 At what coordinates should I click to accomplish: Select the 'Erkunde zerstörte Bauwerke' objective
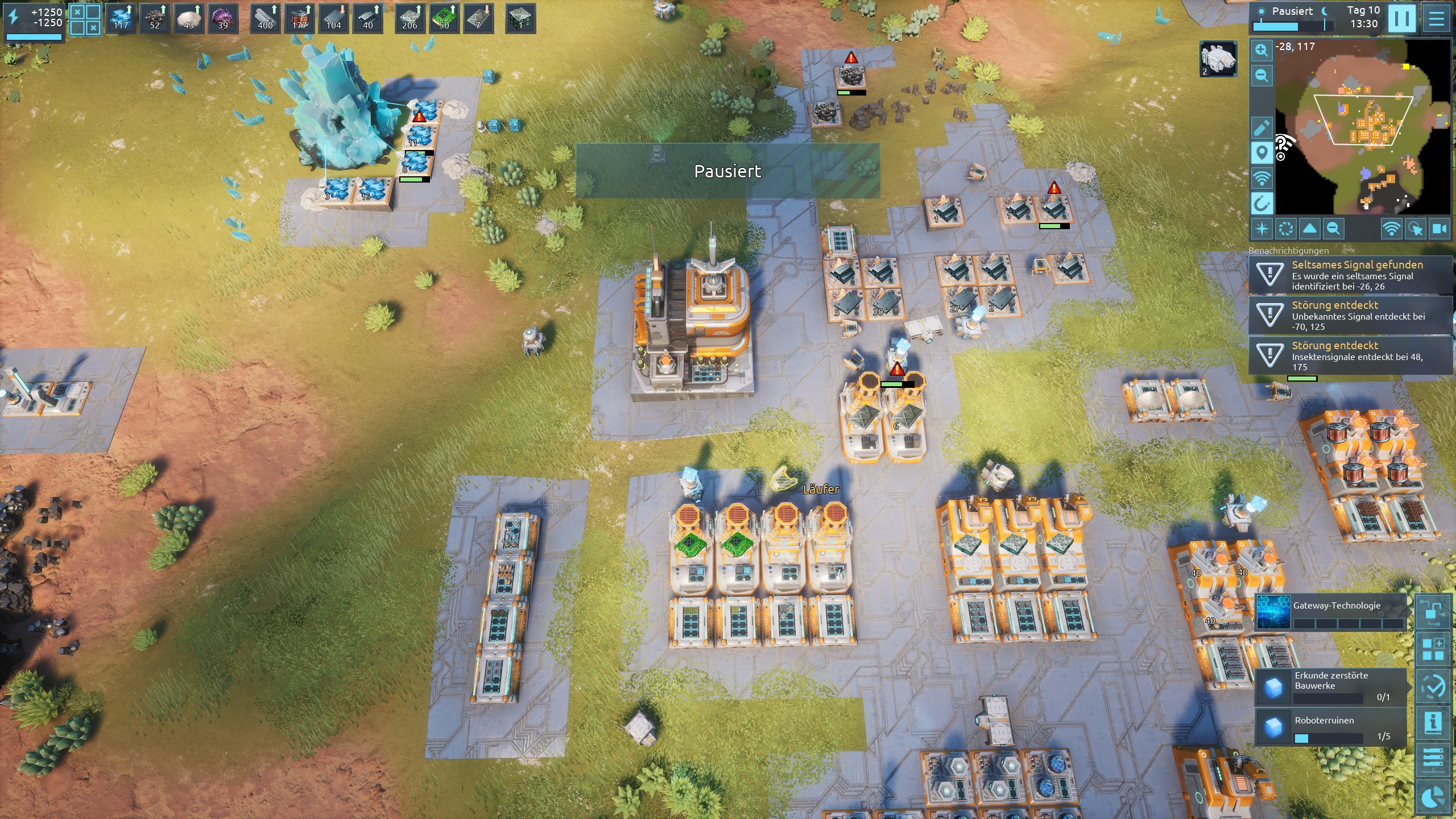[x=1331, y=686]
